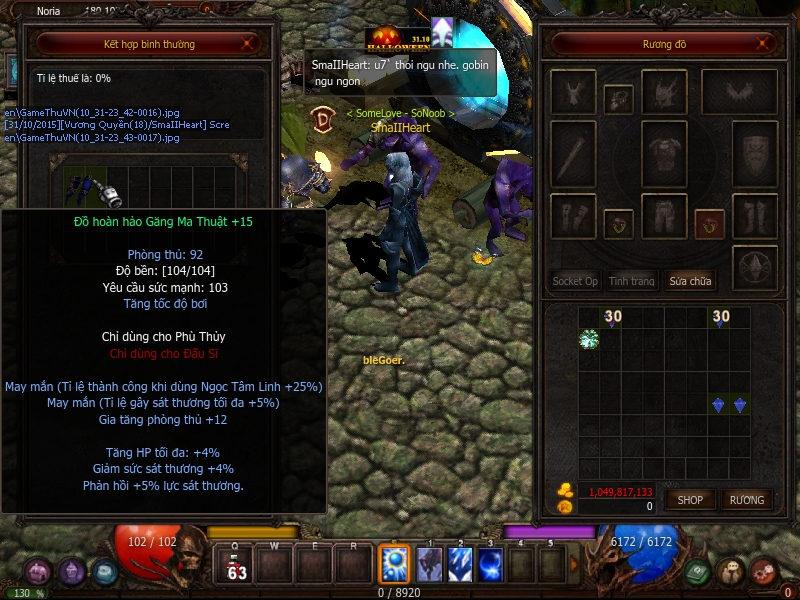
Task: Select the boots equipment slot
Action: pos(754,215)
